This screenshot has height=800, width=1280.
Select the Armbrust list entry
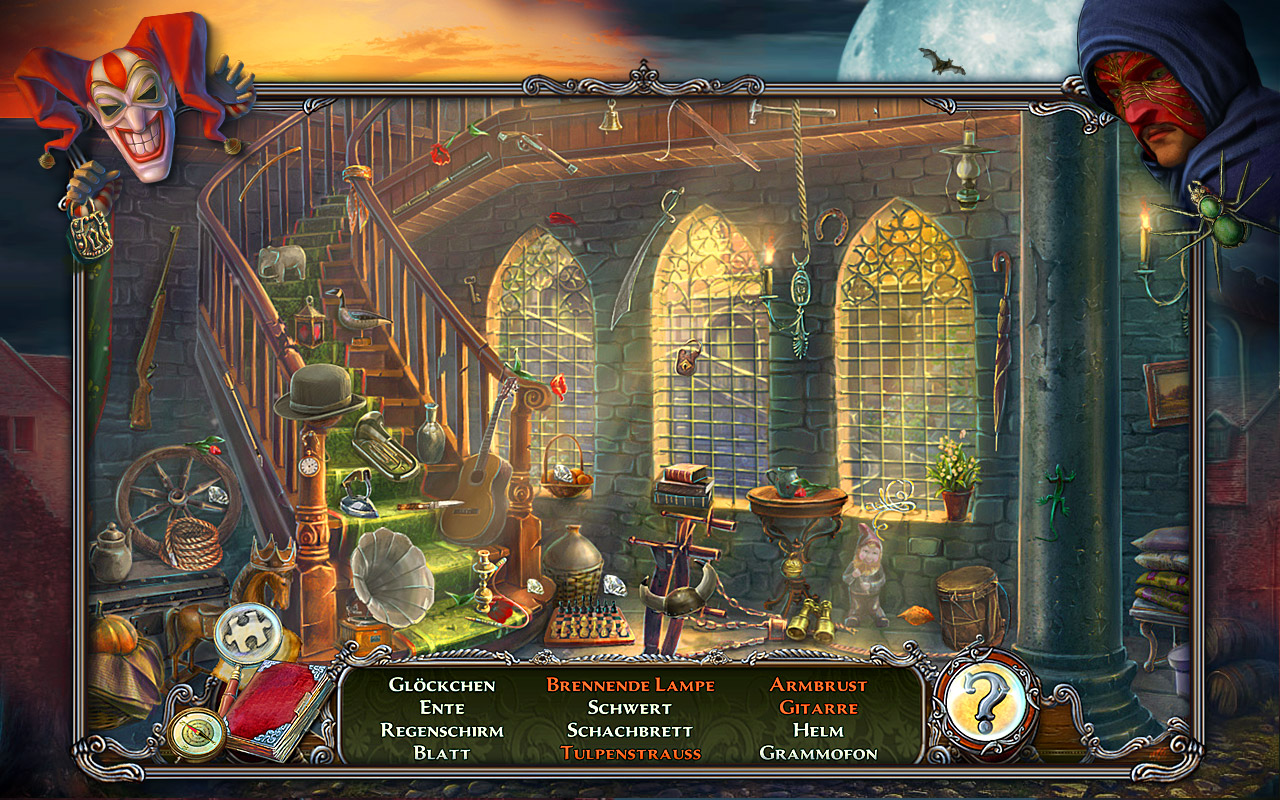point(818,685)
